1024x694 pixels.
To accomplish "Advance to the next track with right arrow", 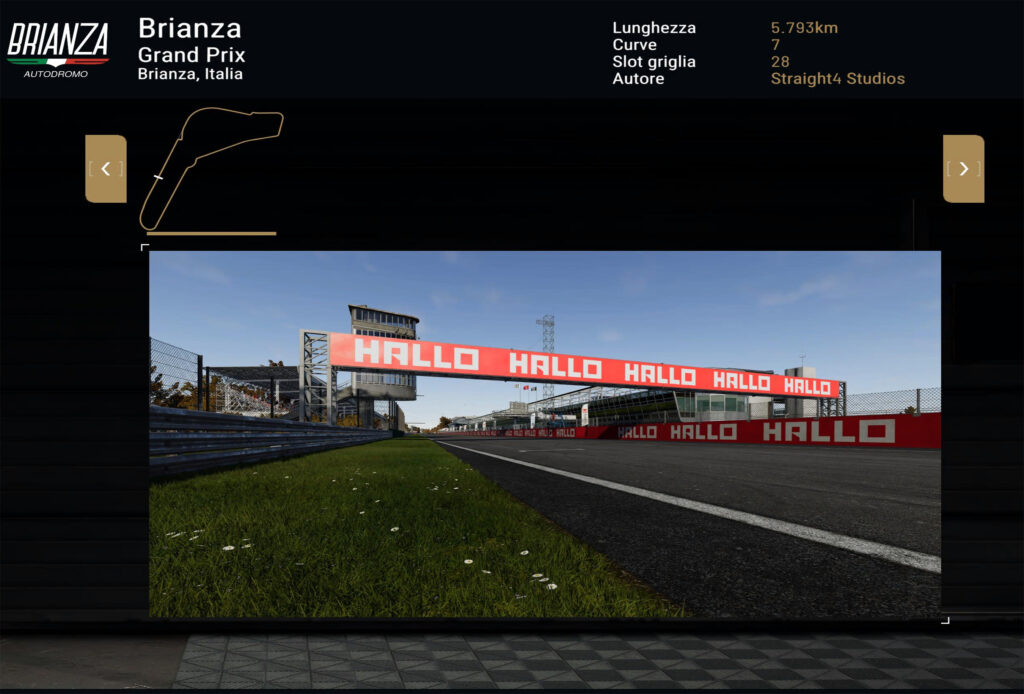I will pyautogui.click(x=963, y=169).
